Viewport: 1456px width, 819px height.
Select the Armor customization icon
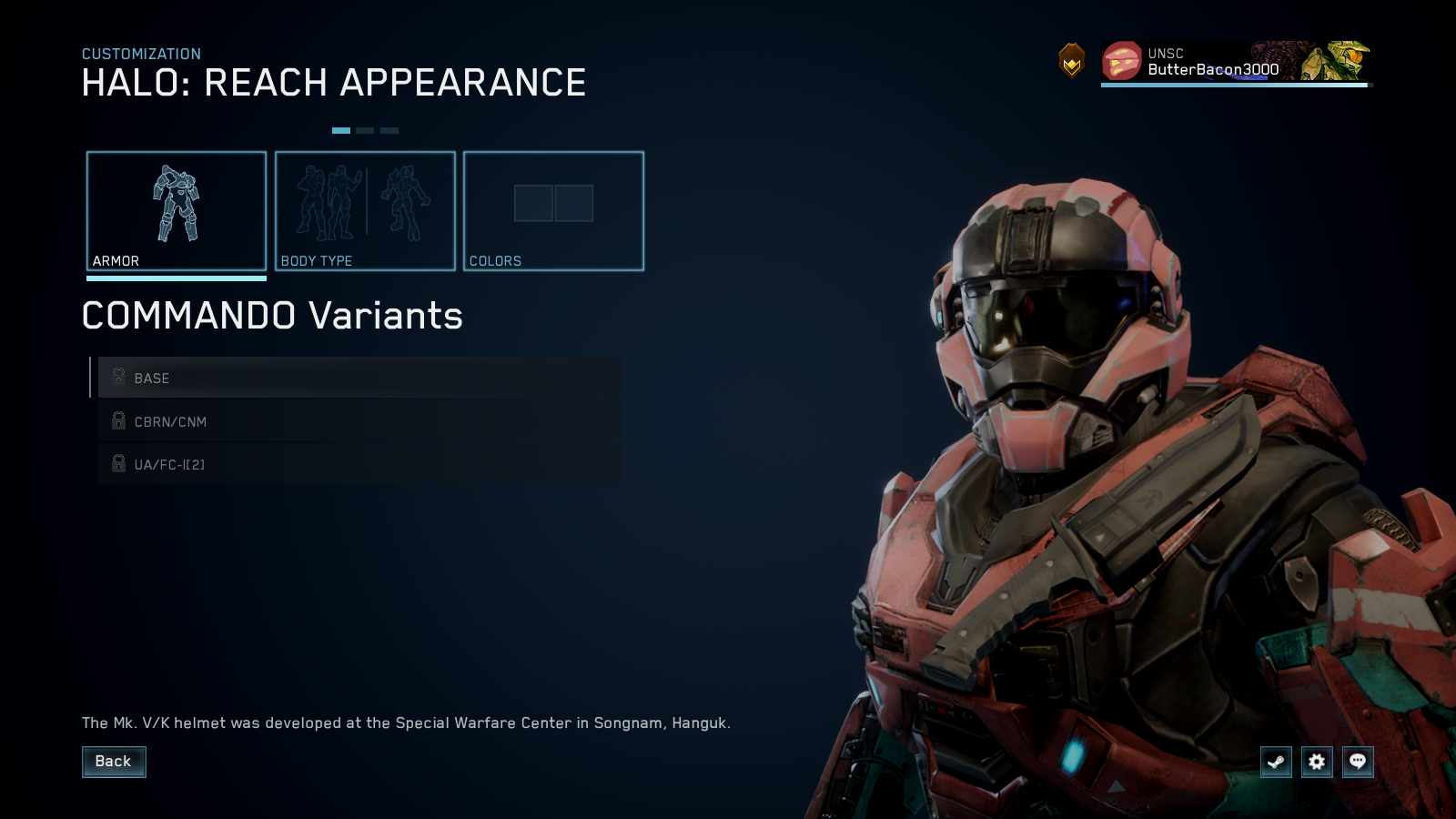[x=176, y=205]
